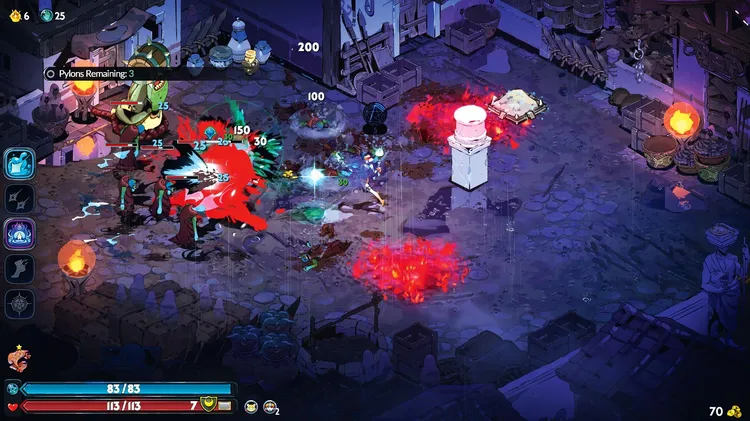Open the orange familiar keepsake icon
Viewport: 750px width, 421px height.
point(17,357)
